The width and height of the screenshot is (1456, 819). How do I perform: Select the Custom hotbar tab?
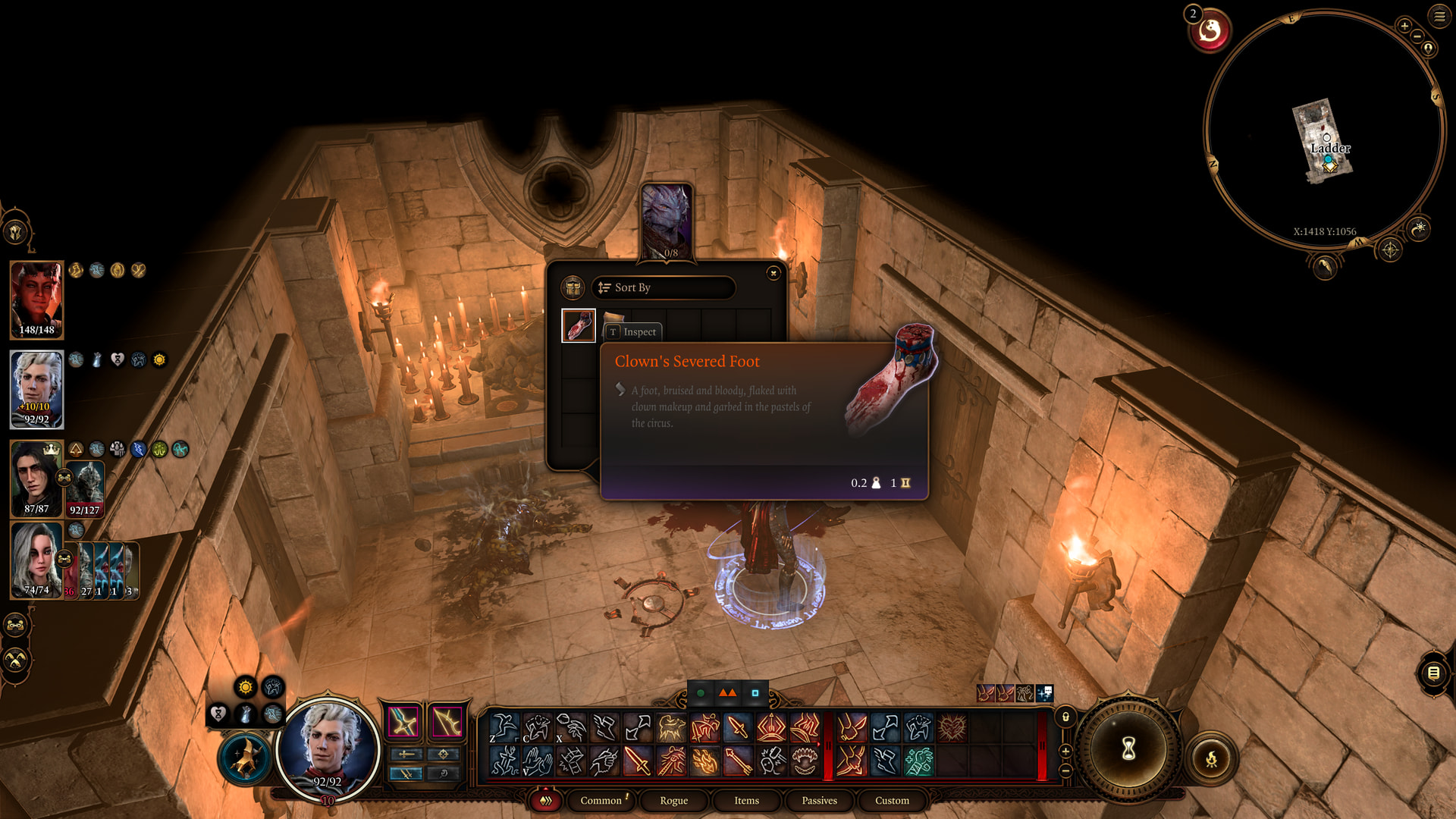tap(892, 800)
